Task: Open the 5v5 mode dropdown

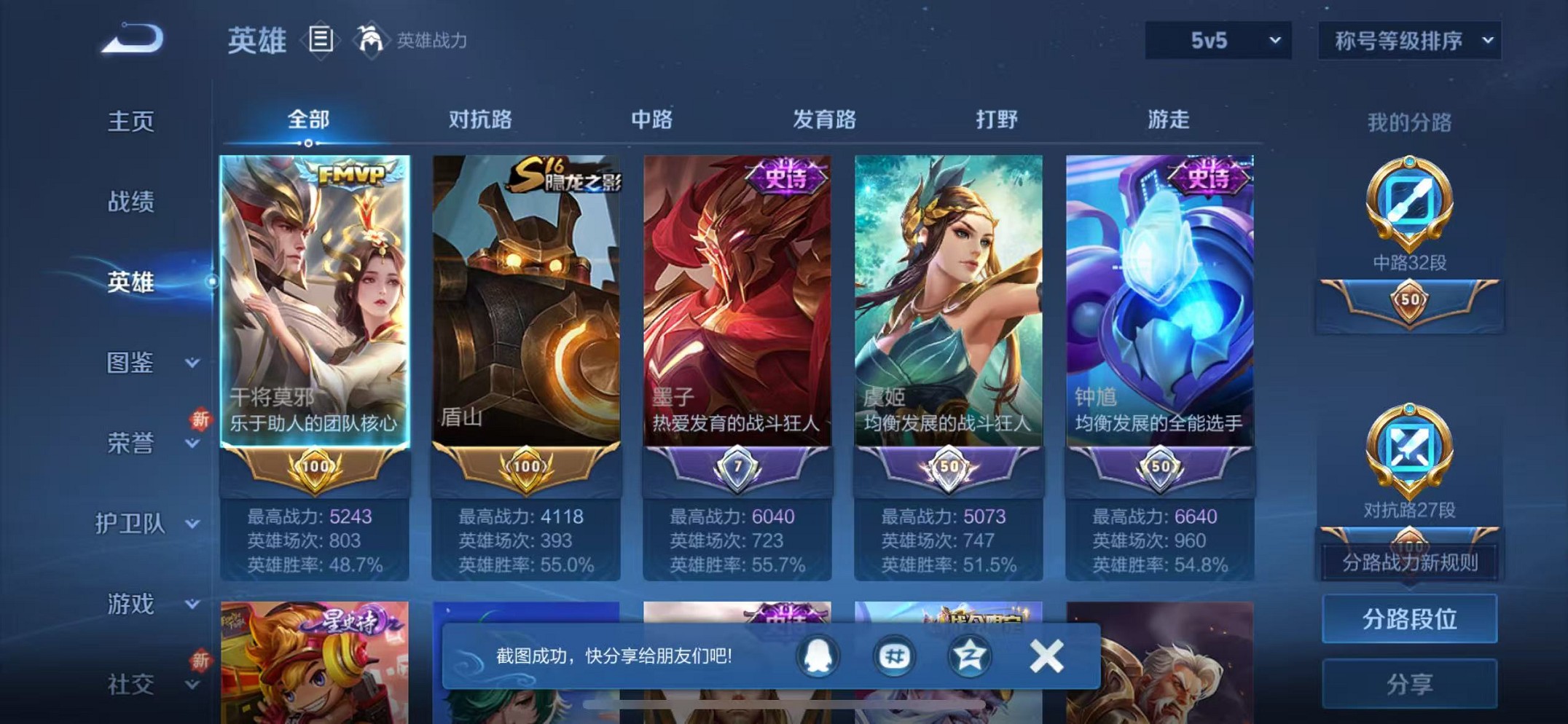Action: (1218, 42)
